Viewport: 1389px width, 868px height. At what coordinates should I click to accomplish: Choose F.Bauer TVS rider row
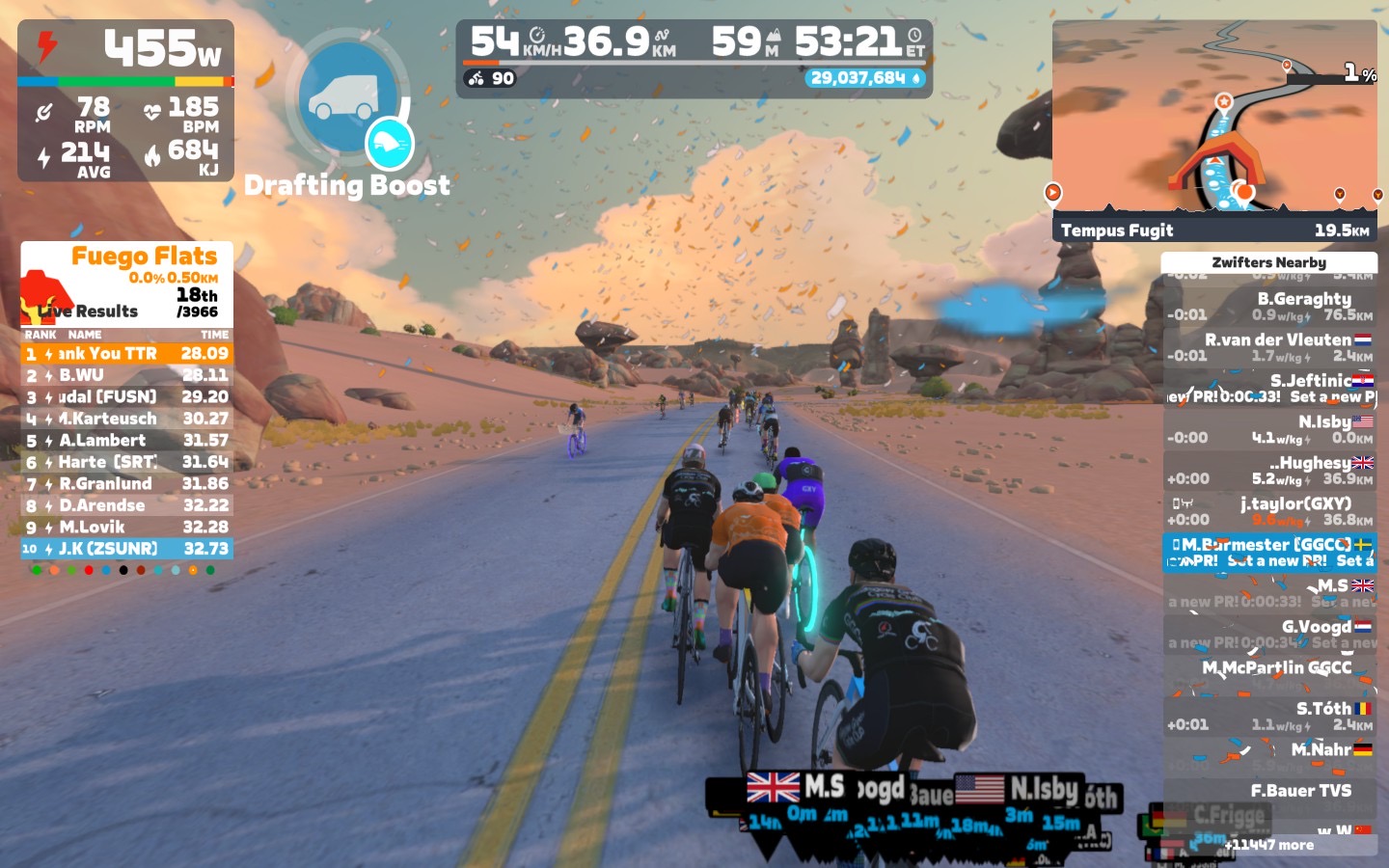tap(1269, 791)
